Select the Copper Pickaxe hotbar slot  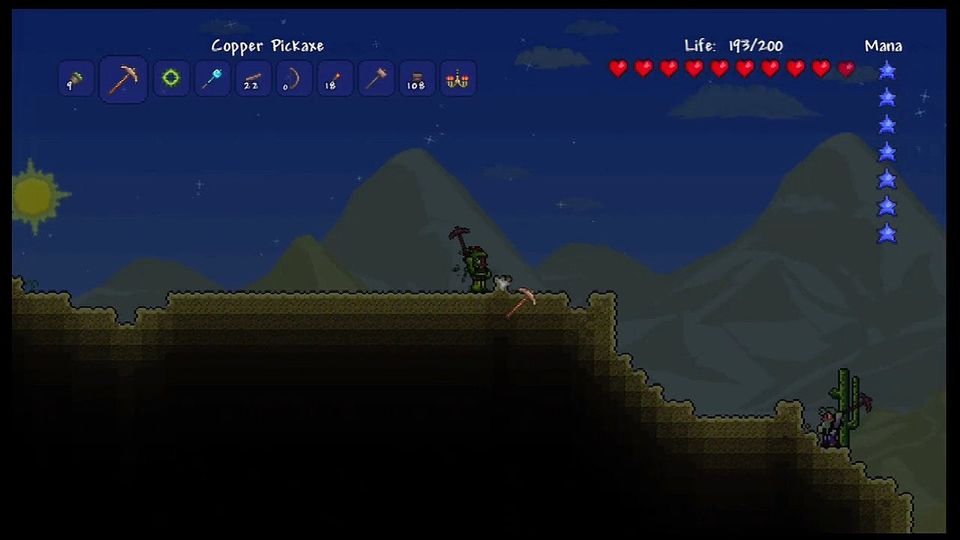[x=124, y=79]
